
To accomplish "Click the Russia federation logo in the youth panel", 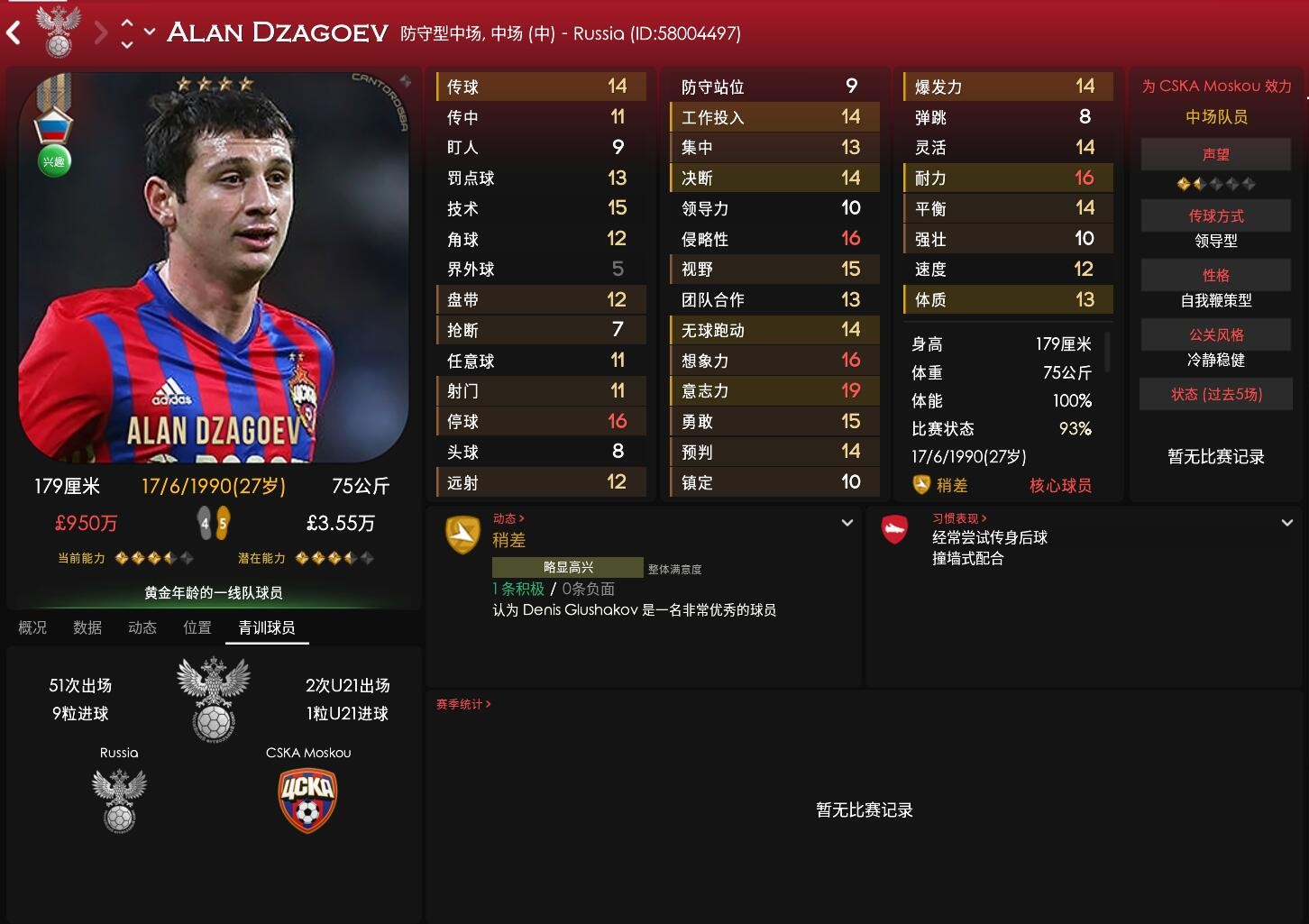I will [x=118, y=800].
